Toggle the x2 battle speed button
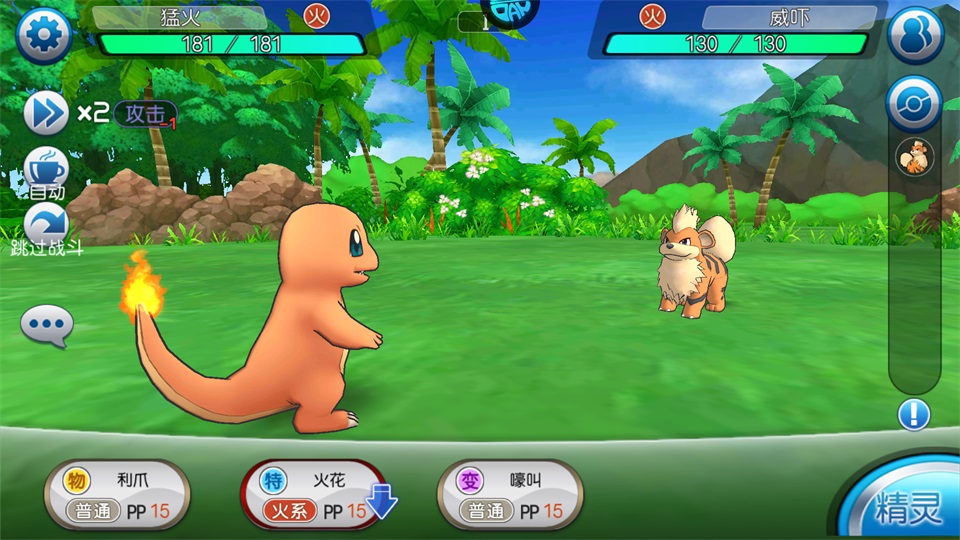The width and height of the screenshot is (960, 540). [x=46, y=113]
